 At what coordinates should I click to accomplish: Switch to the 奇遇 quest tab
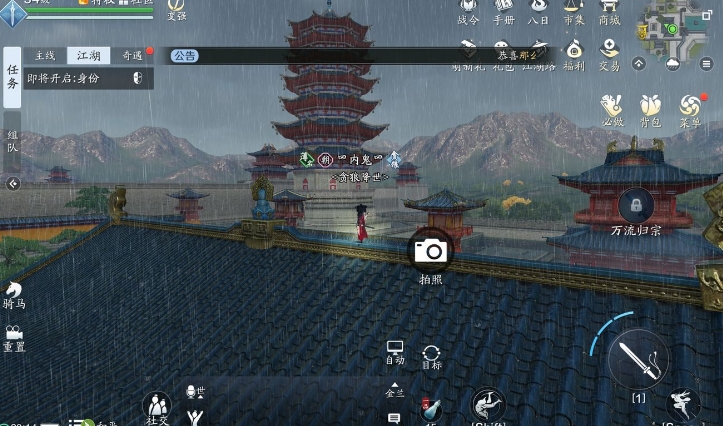pos(131,56)
